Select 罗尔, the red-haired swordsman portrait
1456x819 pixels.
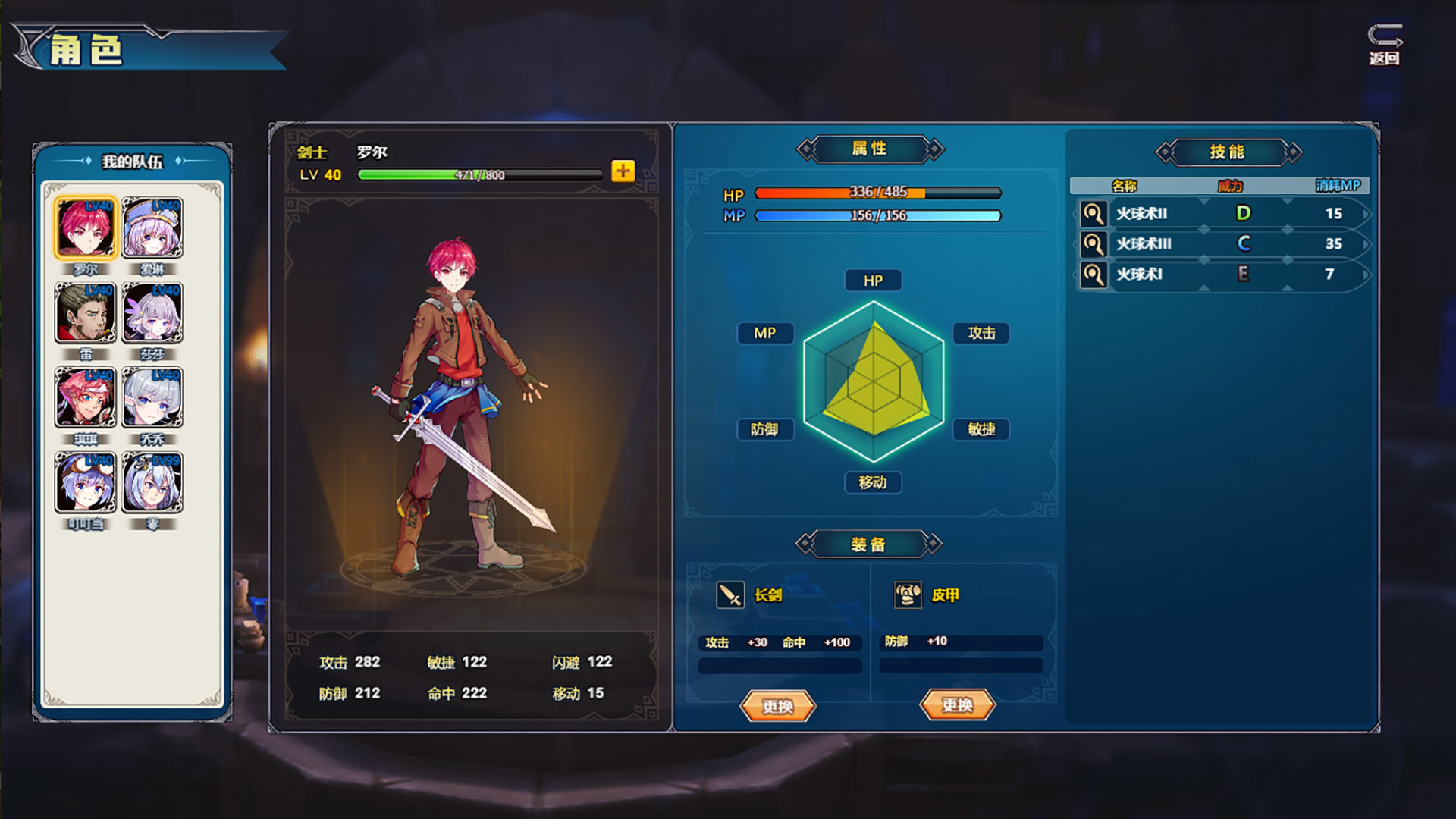tap(85, 228)
